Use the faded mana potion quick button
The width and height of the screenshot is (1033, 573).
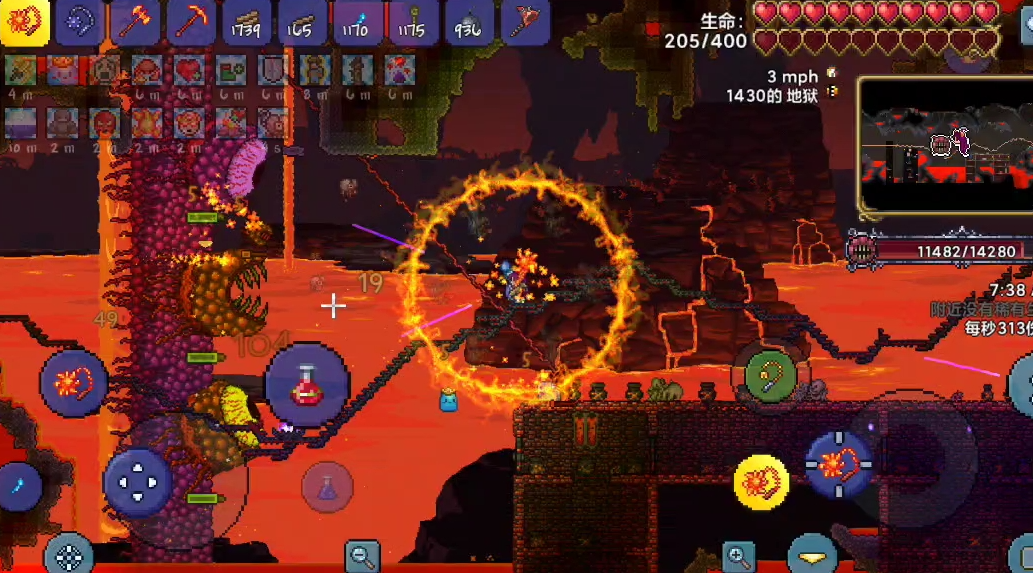tap(327, 488)
